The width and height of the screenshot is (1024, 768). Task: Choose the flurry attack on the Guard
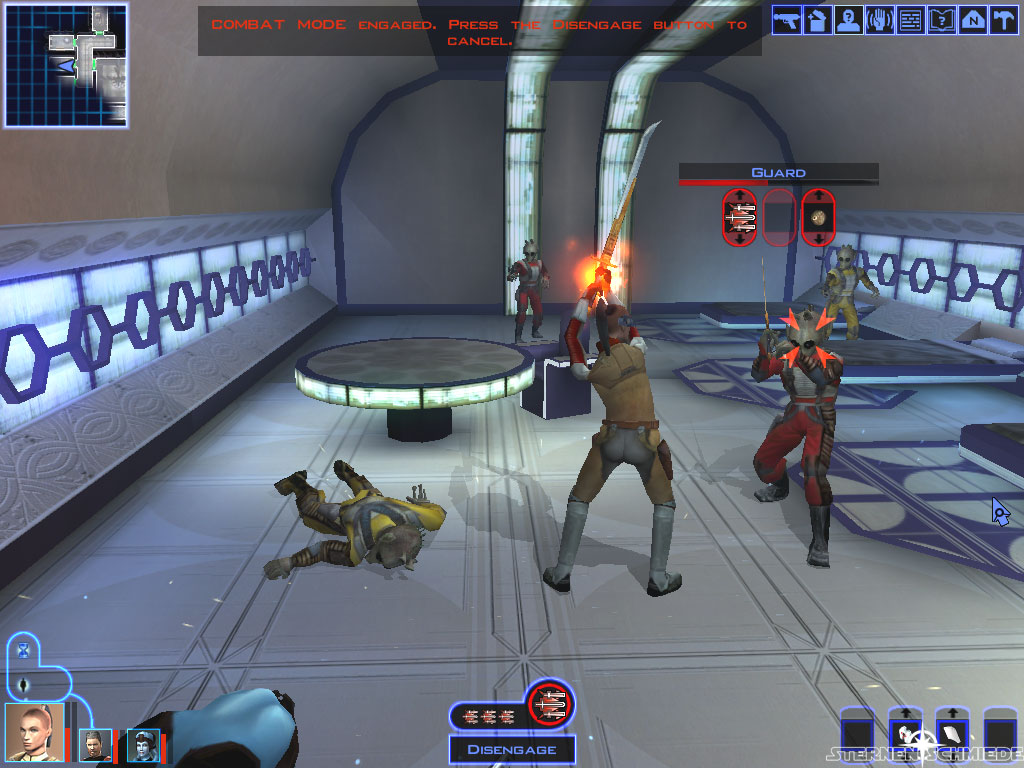(x=740, y=216)
